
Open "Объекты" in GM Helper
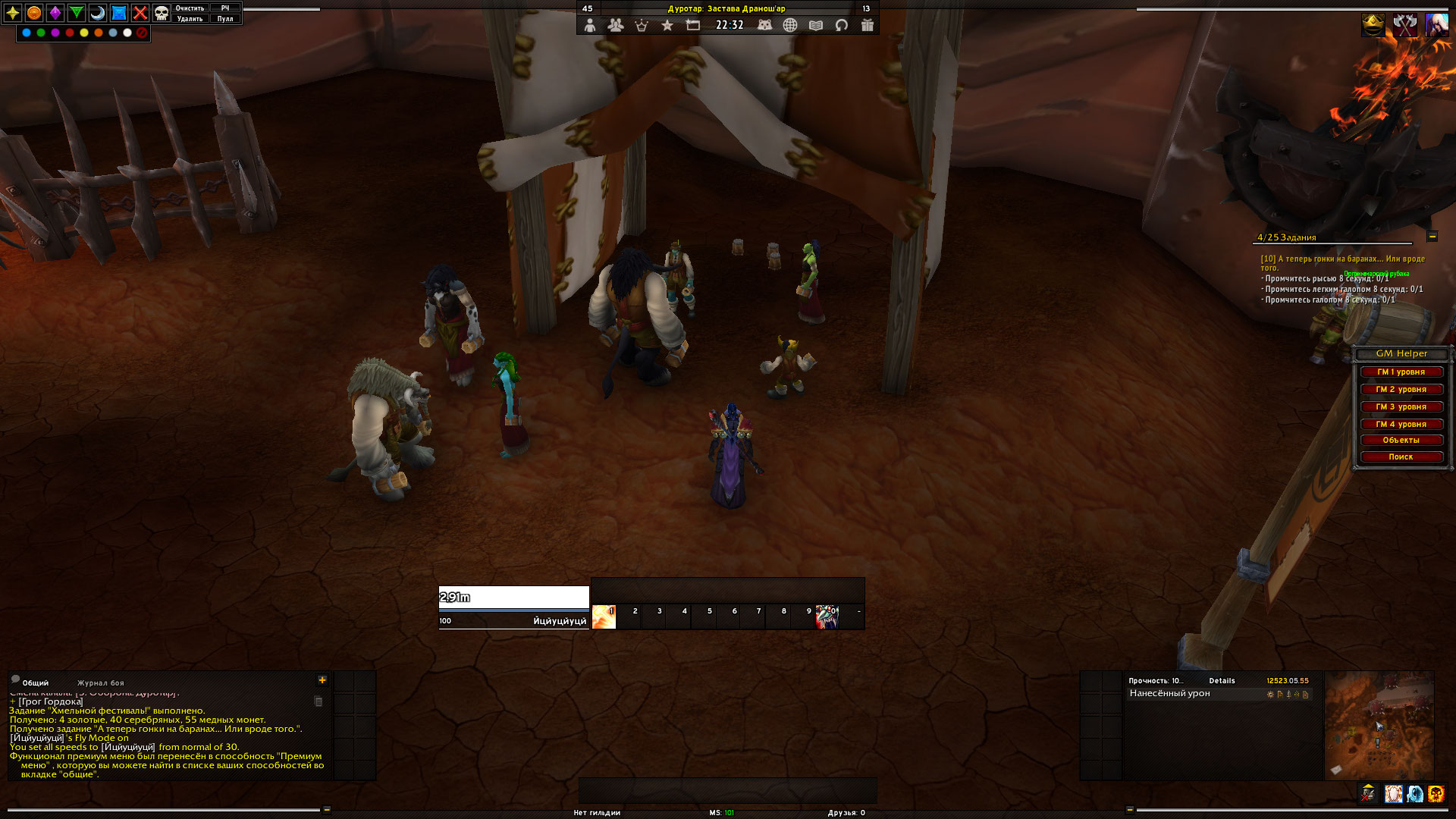coord(1401,441)
